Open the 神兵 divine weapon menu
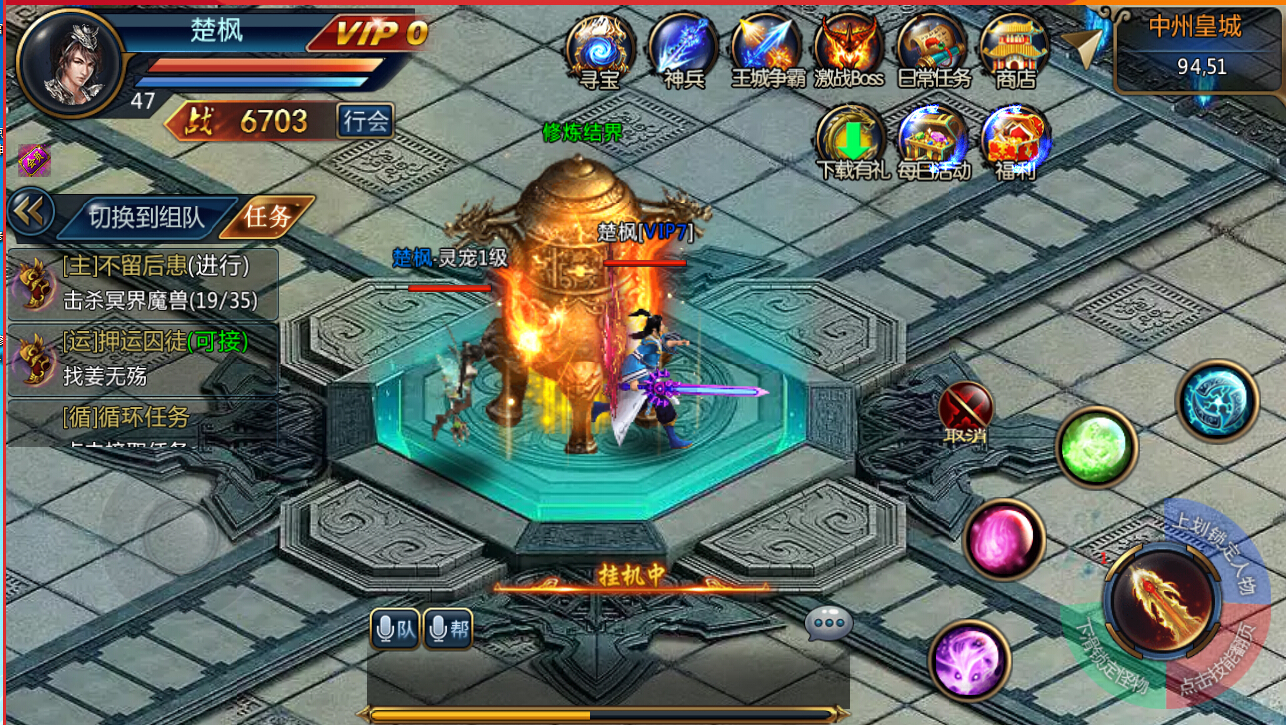This screenshot has width=1286, height=725. (684, 48)
